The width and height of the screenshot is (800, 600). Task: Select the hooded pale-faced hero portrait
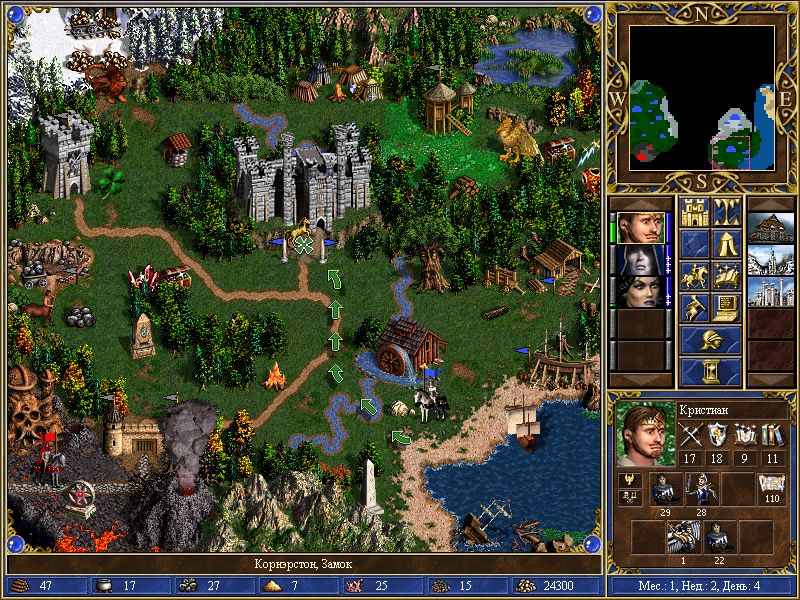click(638, 260)
